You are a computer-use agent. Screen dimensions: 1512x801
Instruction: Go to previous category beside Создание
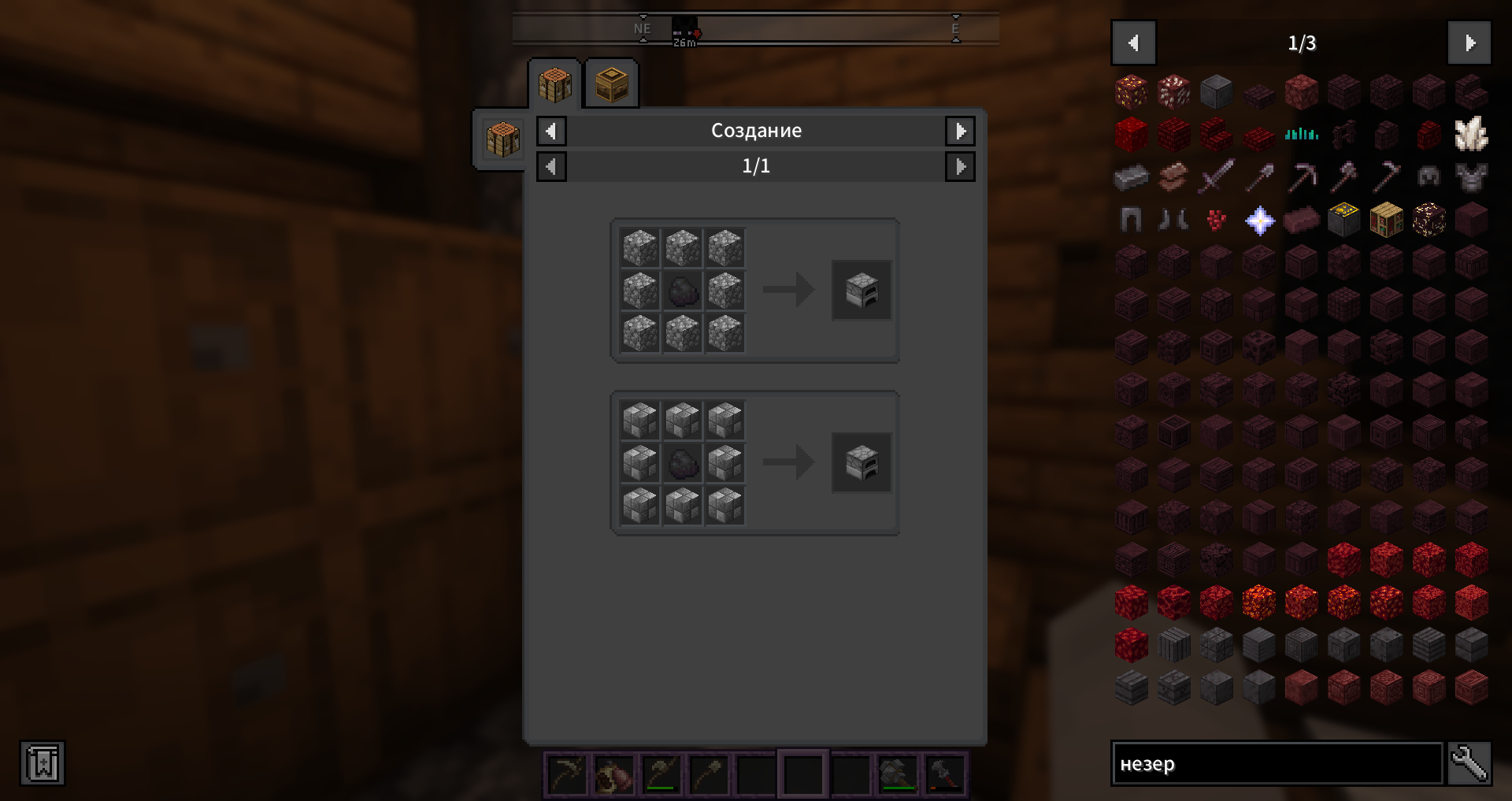tap(551, 131)
